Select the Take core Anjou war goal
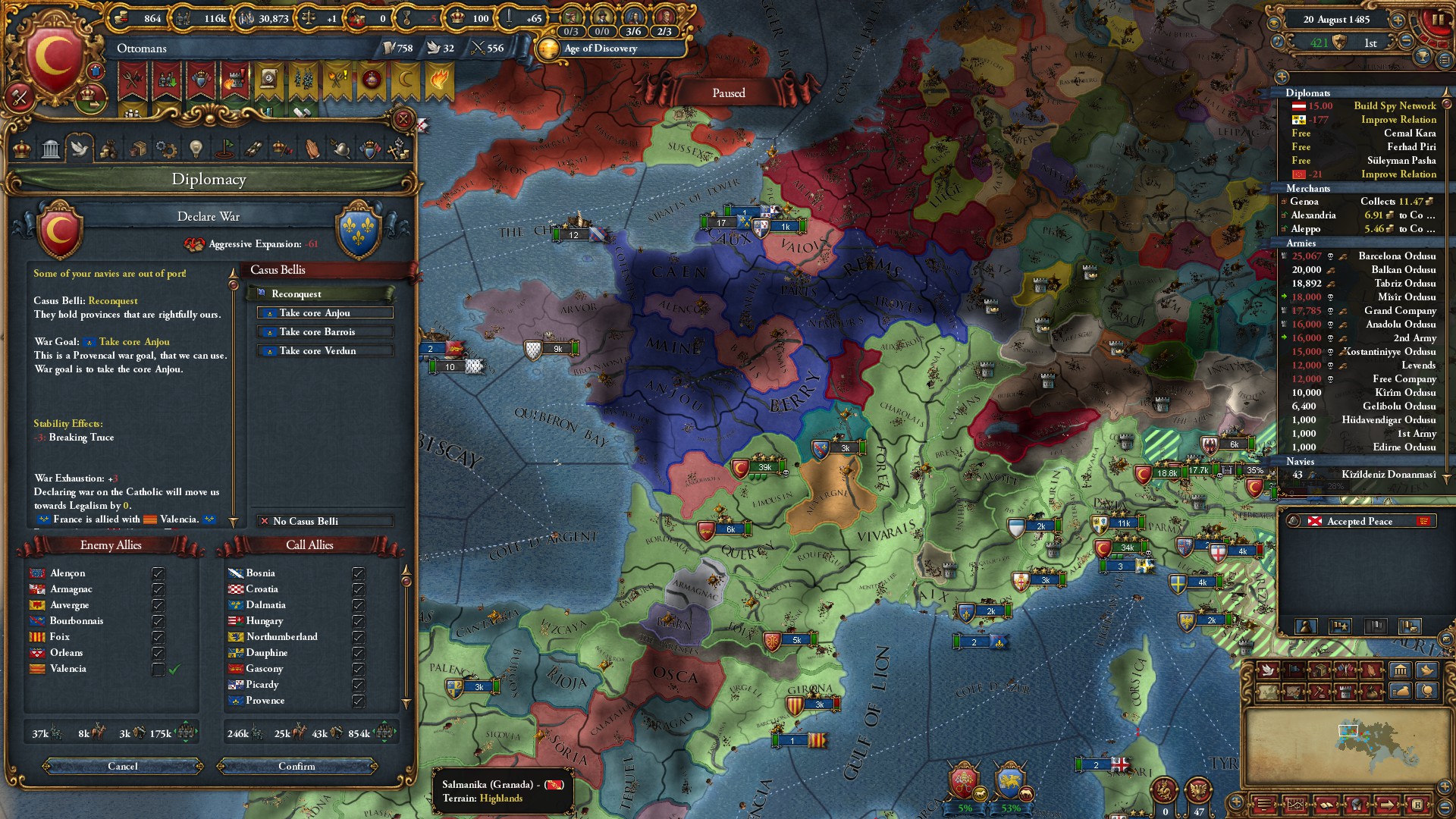 (x=325, y=312)
